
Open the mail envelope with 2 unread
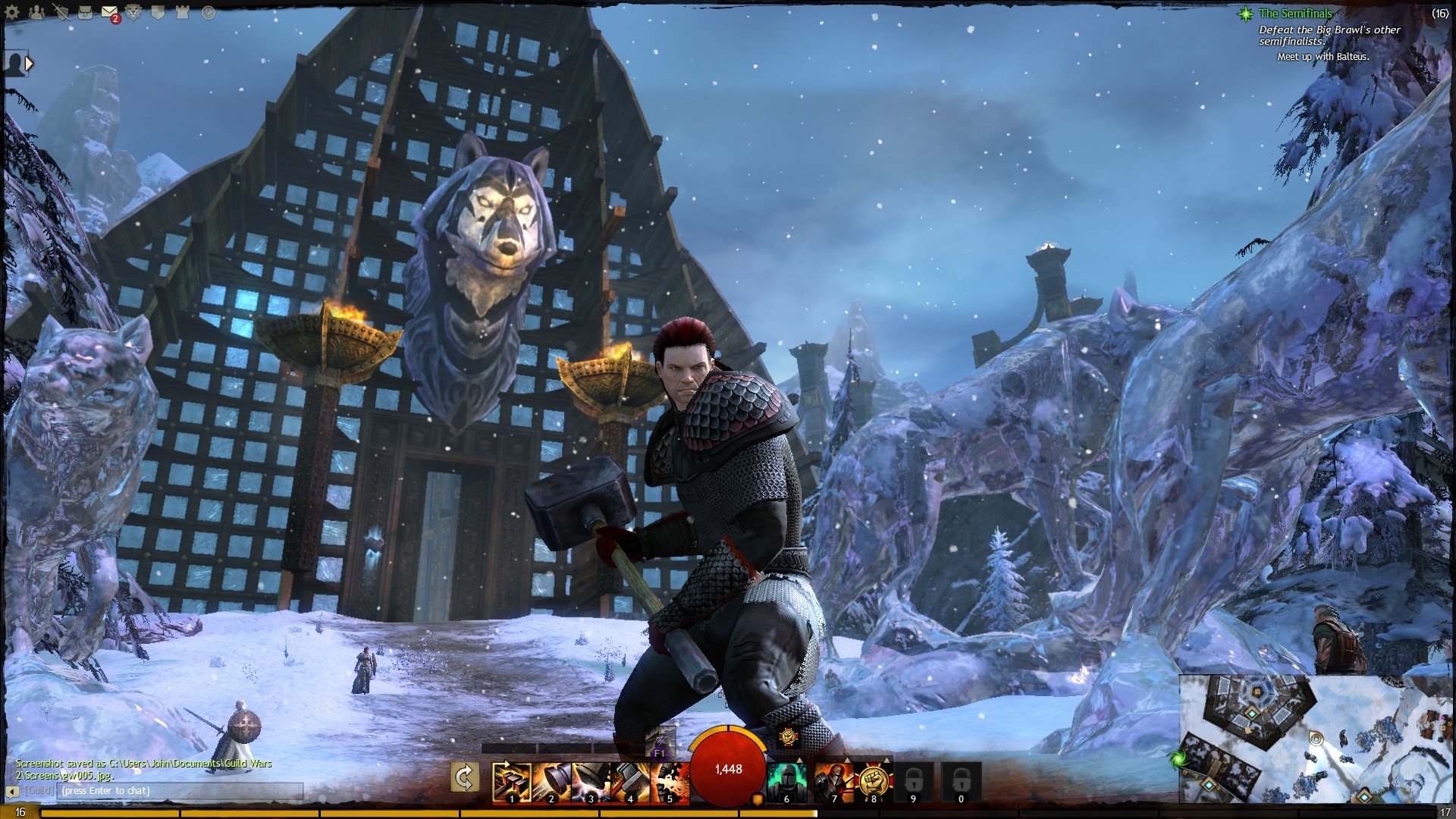click(109, 12)
